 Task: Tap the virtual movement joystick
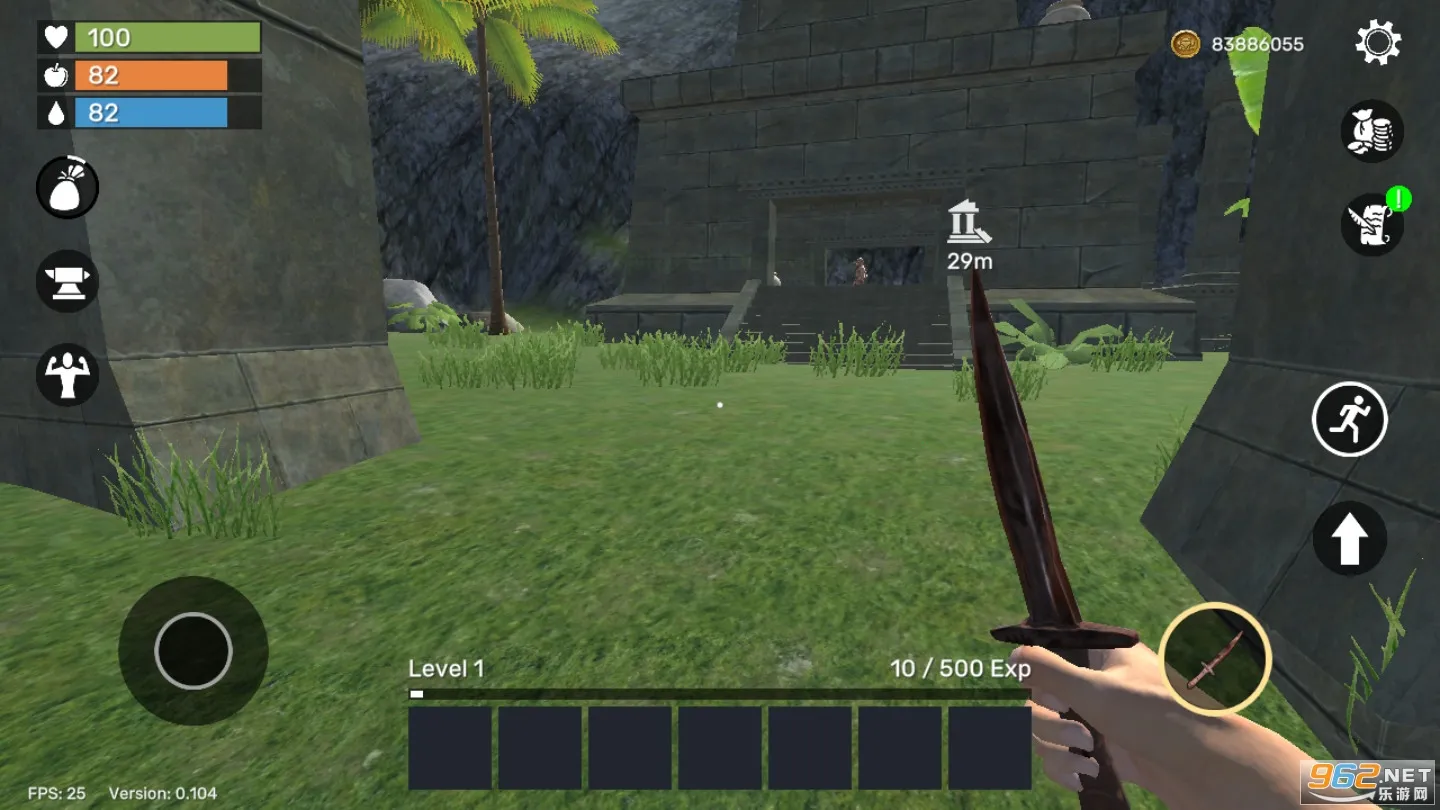[x=193, y=651]
